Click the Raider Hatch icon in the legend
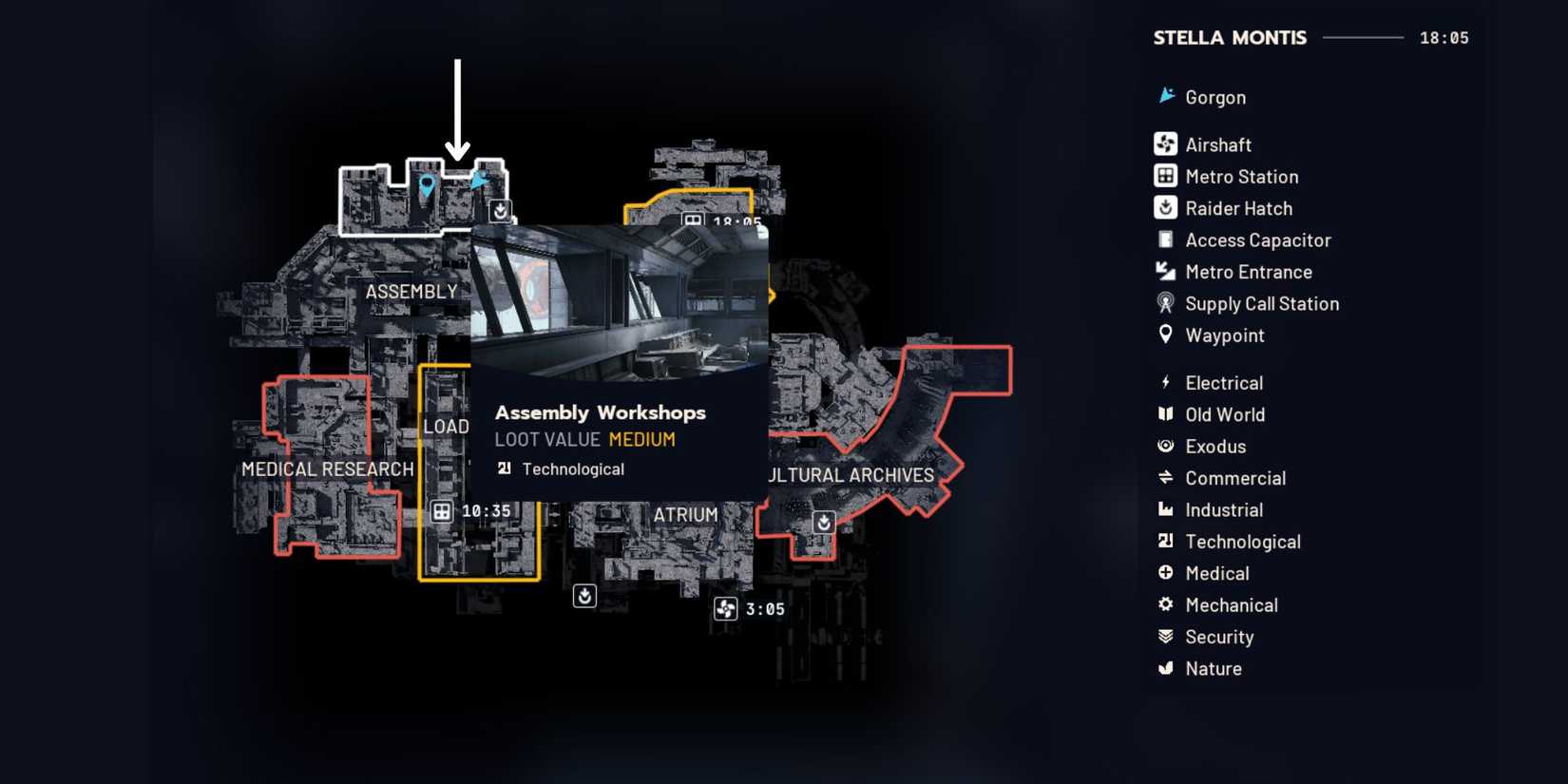 1165,207
